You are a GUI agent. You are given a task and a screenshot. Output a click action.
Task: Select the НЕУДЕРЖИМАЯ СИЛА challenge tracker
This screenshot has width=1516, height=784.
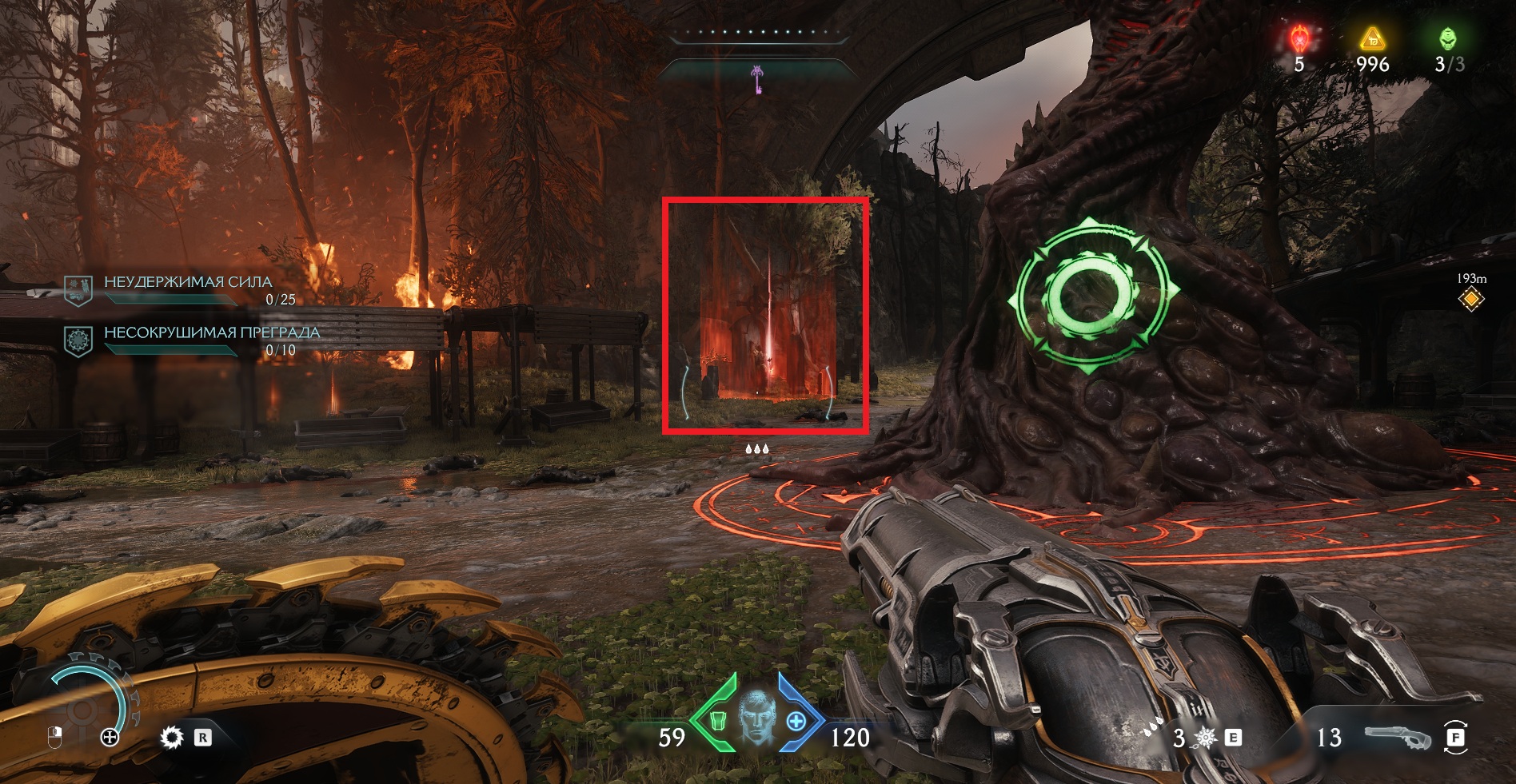tap(187, 283)
